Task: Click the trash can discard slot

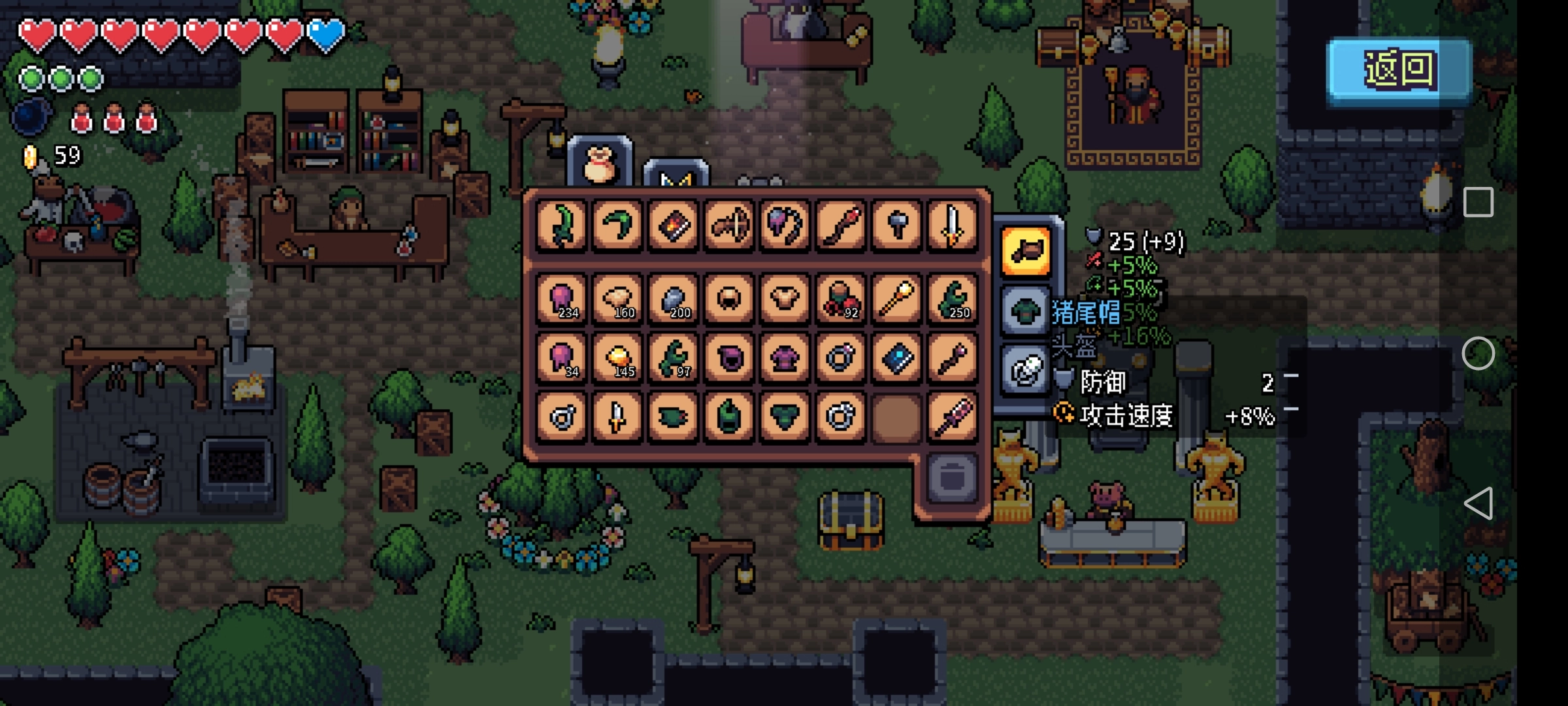Action: pyautogui.click(x=952, y=477)
